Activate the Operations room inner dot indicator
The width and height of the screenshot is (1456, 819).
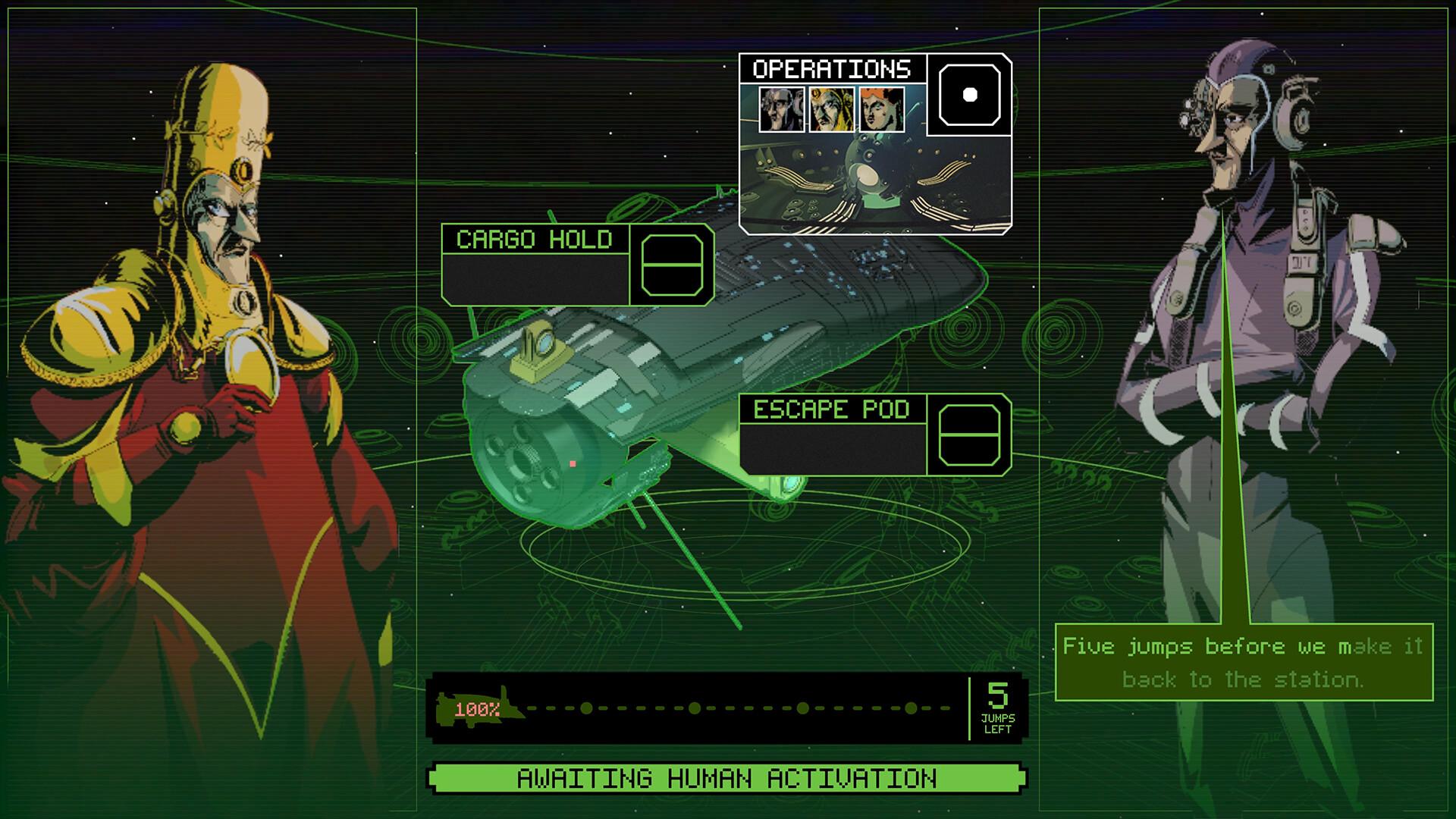[x=968, y=96]
